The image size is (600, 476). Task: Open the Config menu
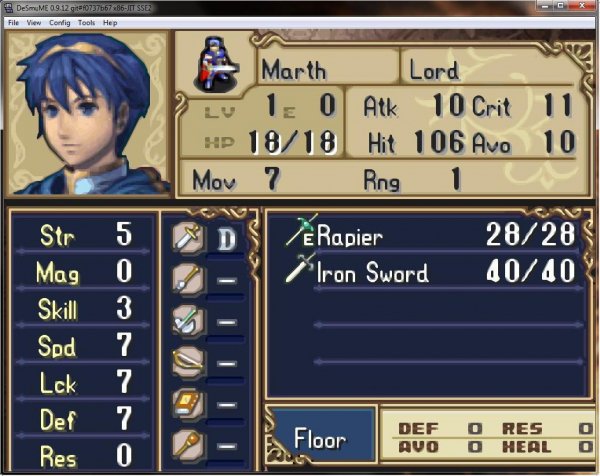[60, 22]
